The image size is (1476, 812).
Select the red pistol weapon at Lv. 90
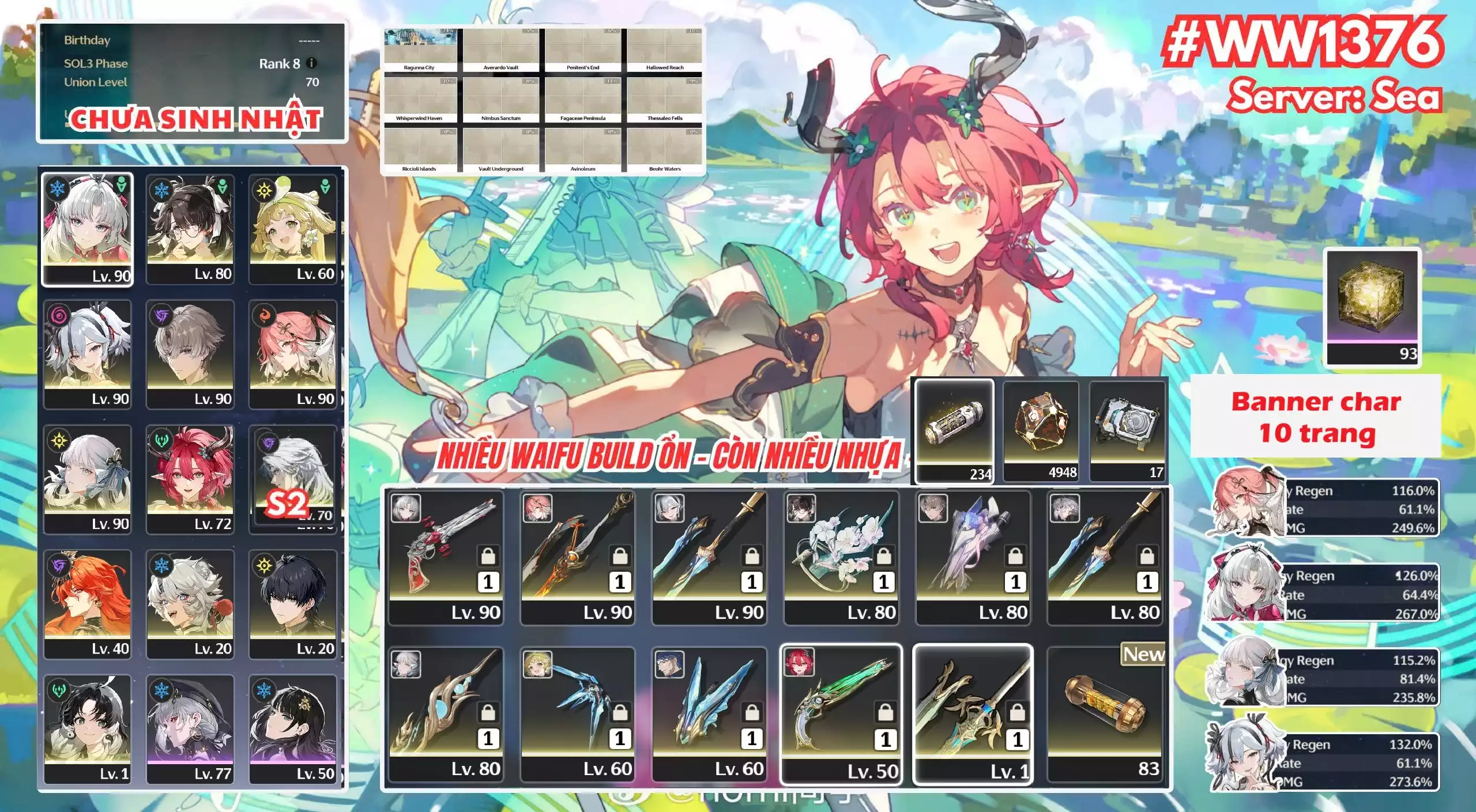point(445,557)
